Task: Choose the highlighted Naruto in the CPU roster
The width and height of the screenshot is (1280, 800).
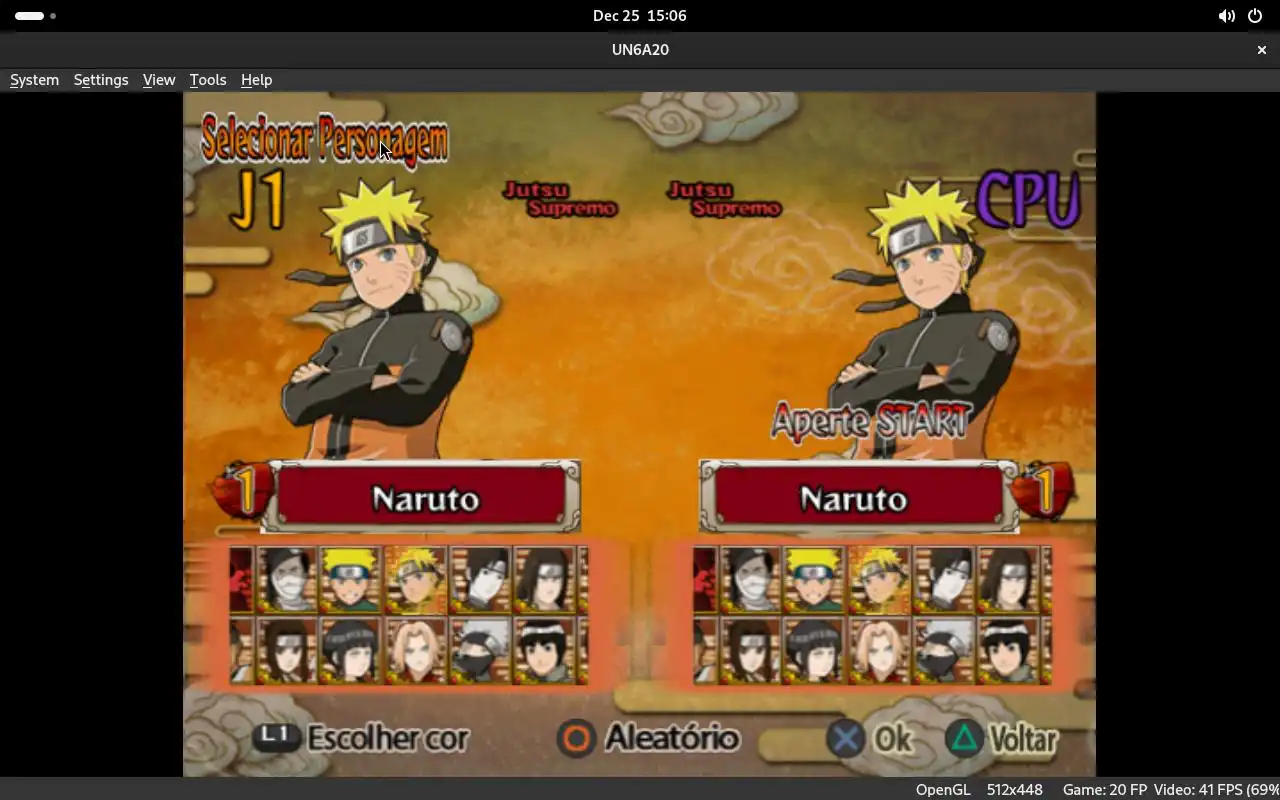Action: [879, 580]
